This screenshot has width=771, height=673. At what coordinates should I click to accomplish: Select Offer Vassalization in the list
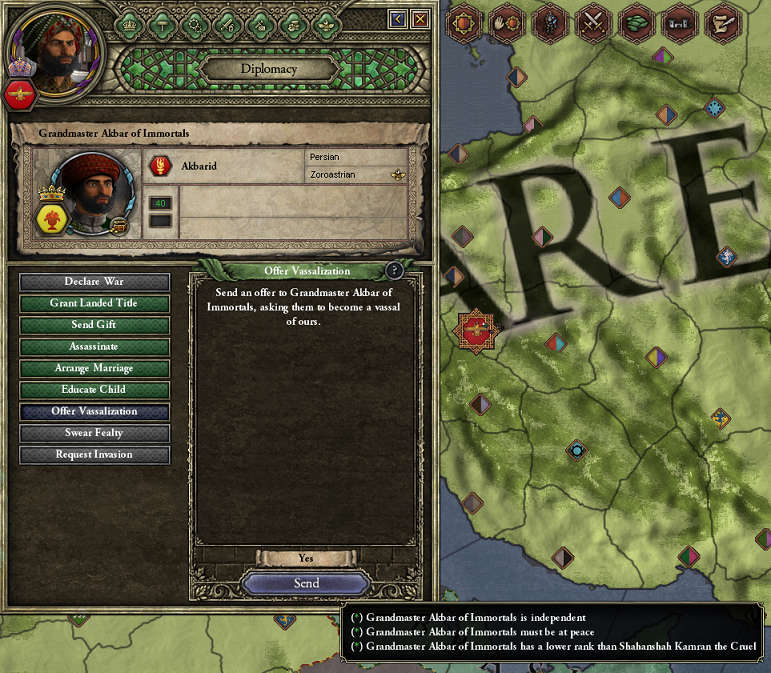coord(94,411)
